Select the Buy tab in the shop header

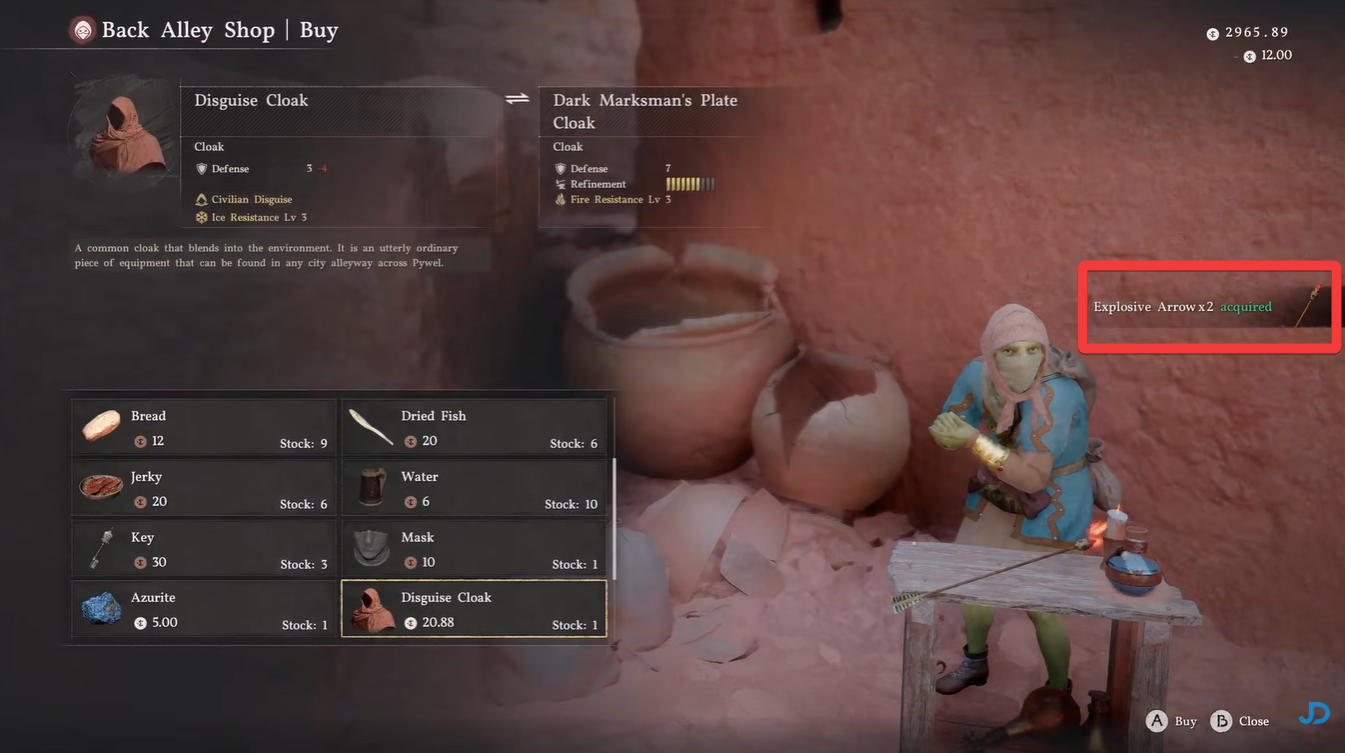click(x=318, y=29)
